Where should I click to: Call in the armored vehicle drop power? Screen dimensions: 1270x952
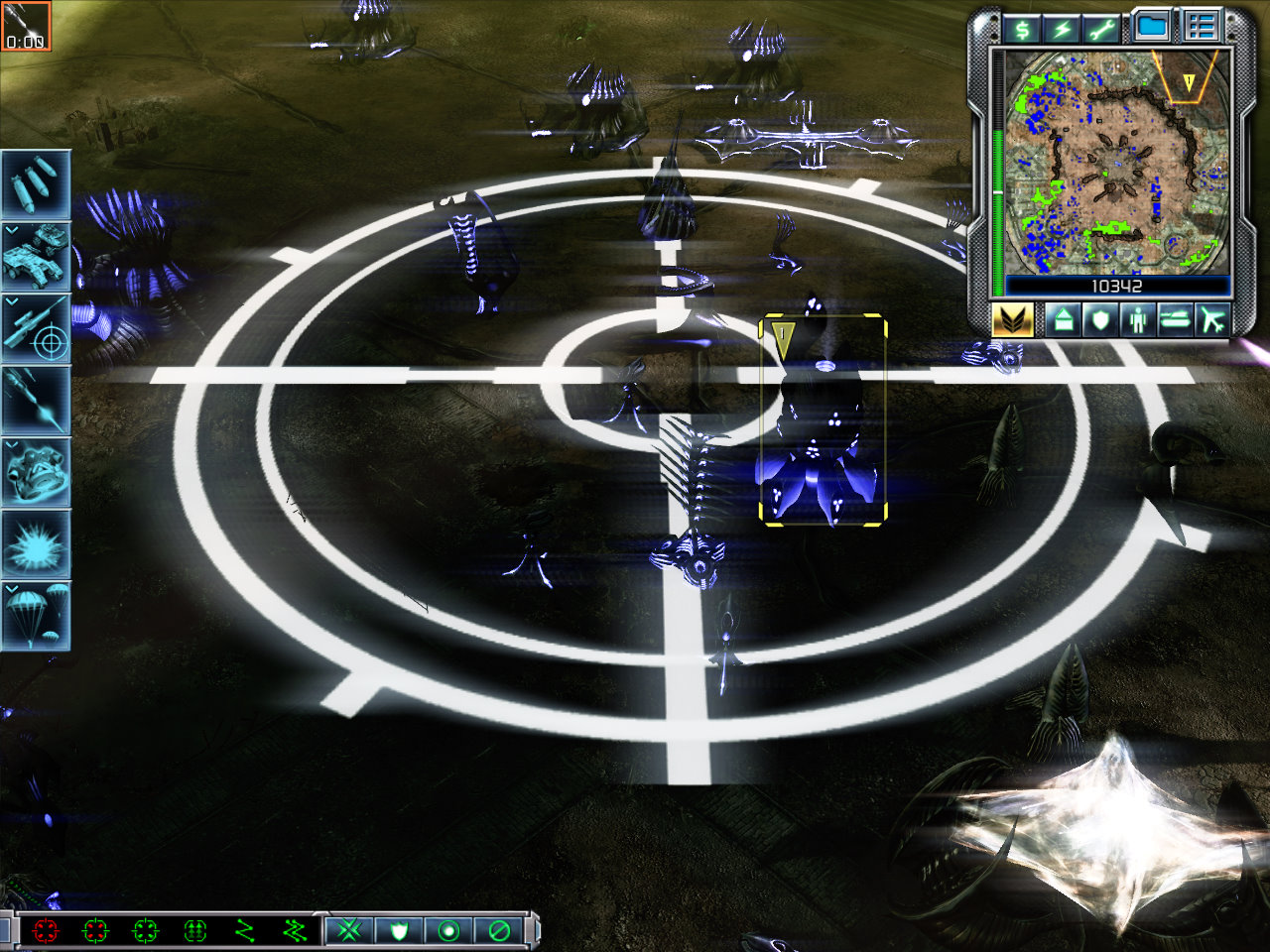click(36, 256)
